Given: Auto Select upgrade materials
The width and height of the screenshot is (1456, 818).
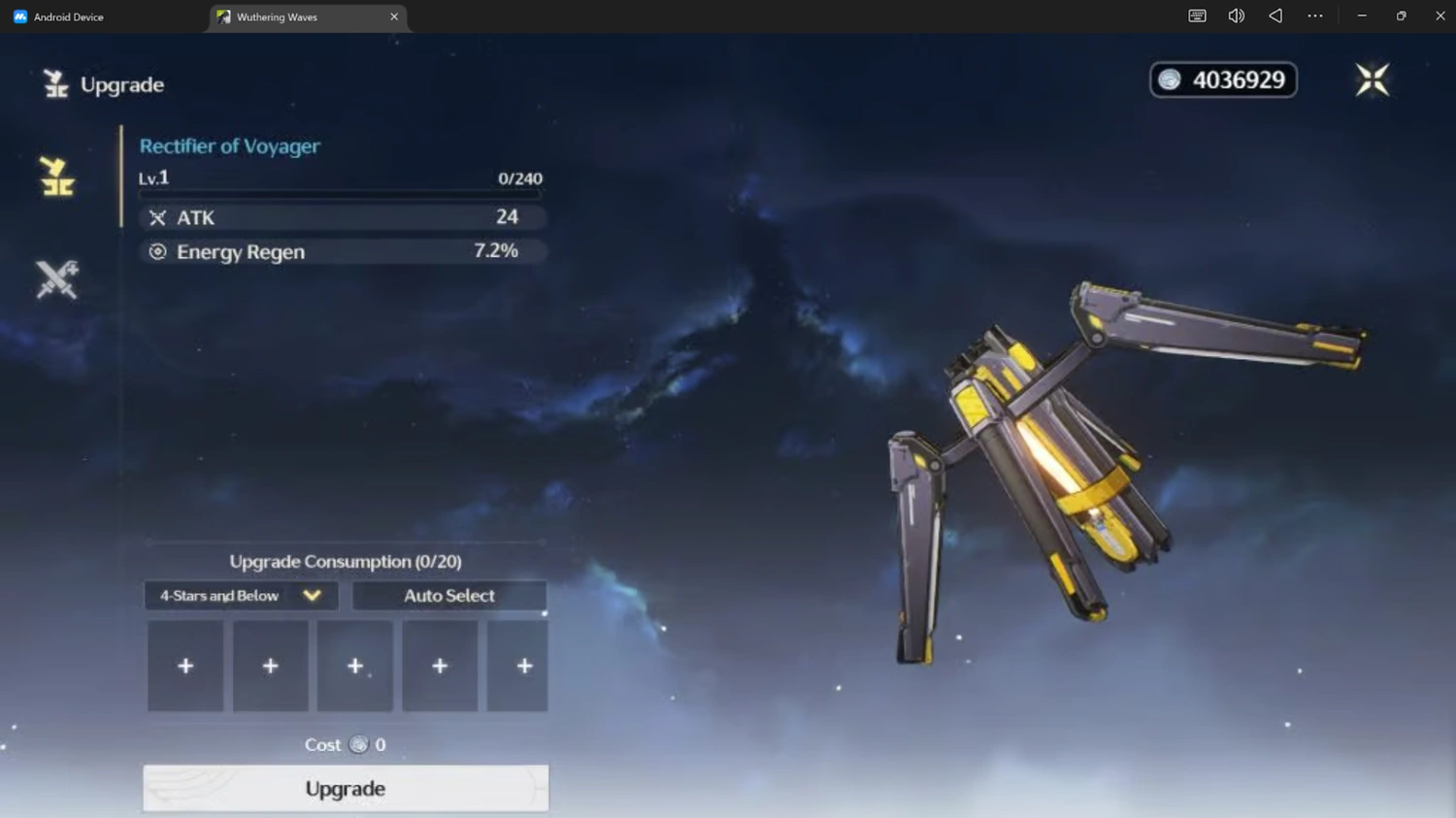Looking at the screenshot, I should pos(448,595).
